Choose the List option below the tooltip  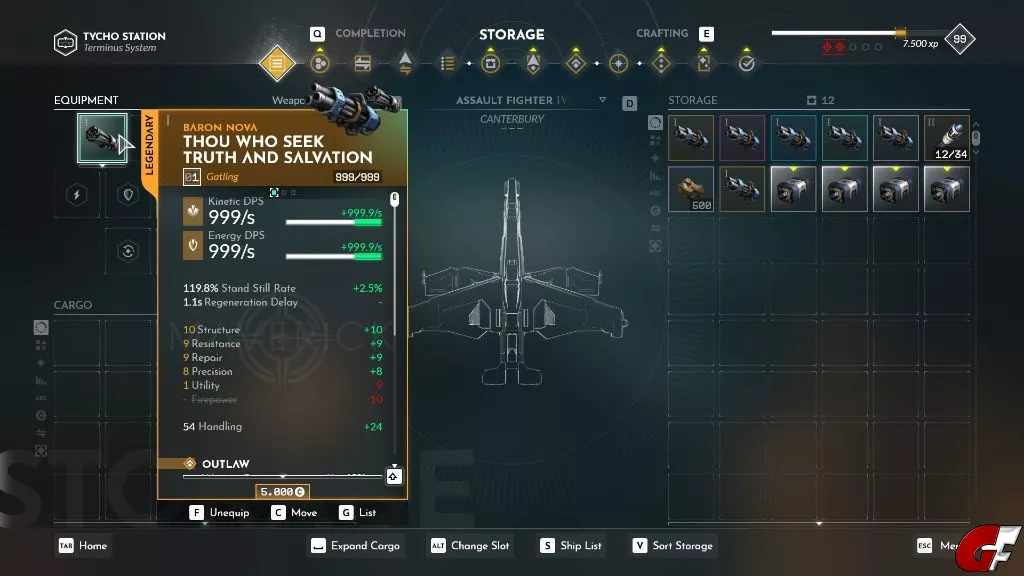[358, 513]
